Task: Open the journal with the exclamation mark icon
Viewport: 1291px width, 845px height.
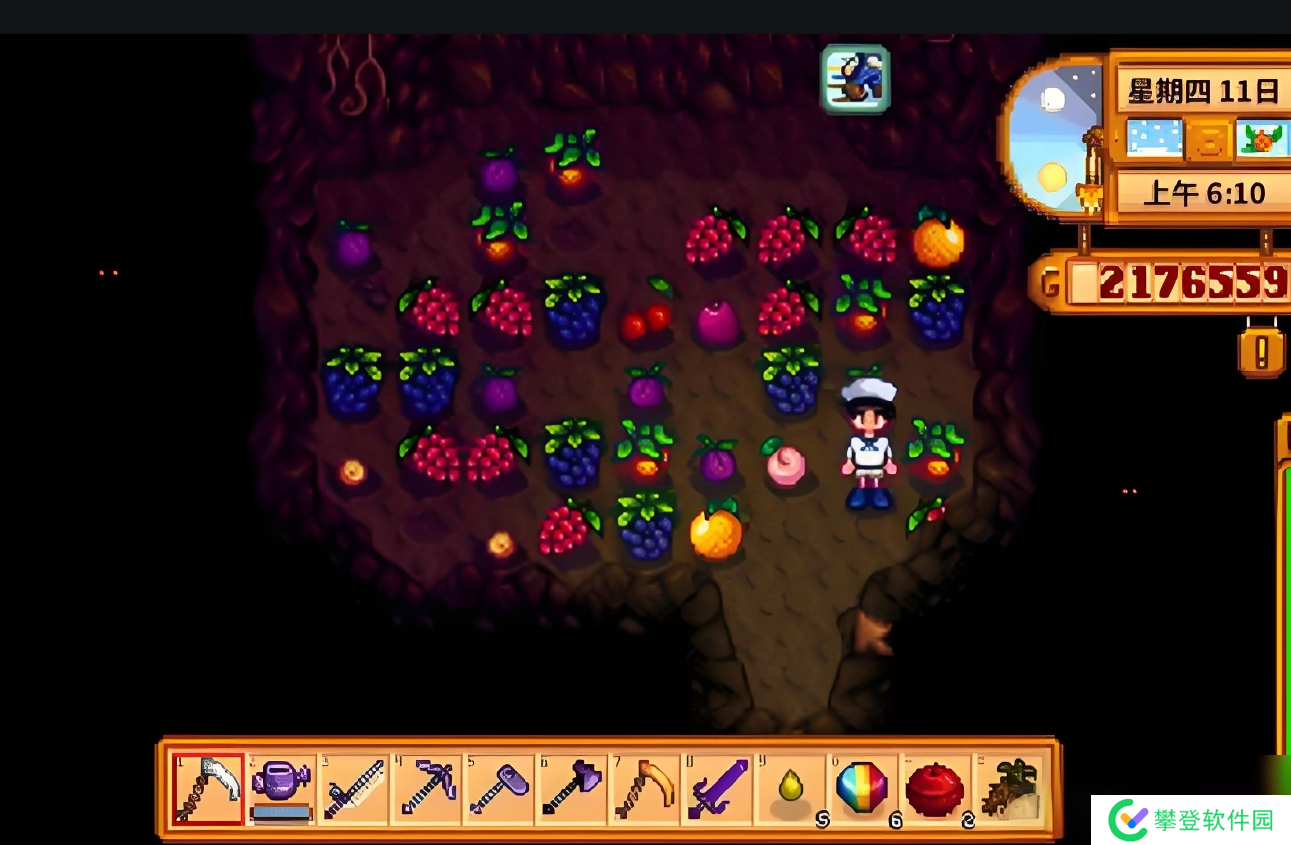Action: pos(1261,352)
